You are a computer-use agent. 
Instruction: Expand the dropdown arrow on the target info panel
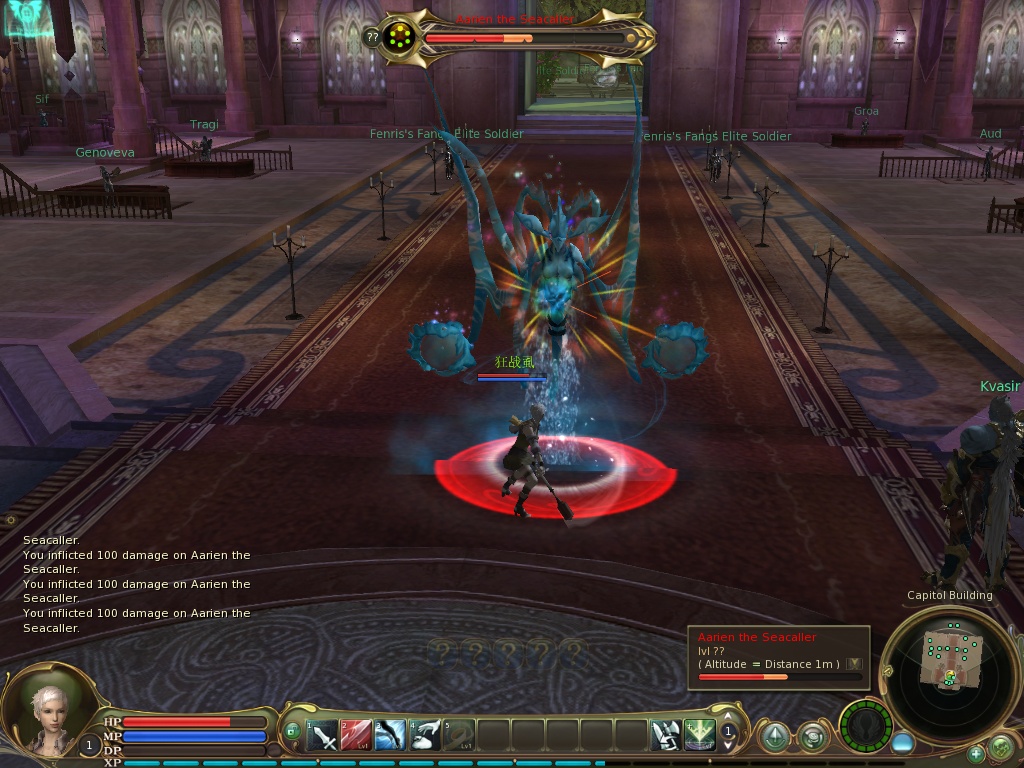pos(854,664)
